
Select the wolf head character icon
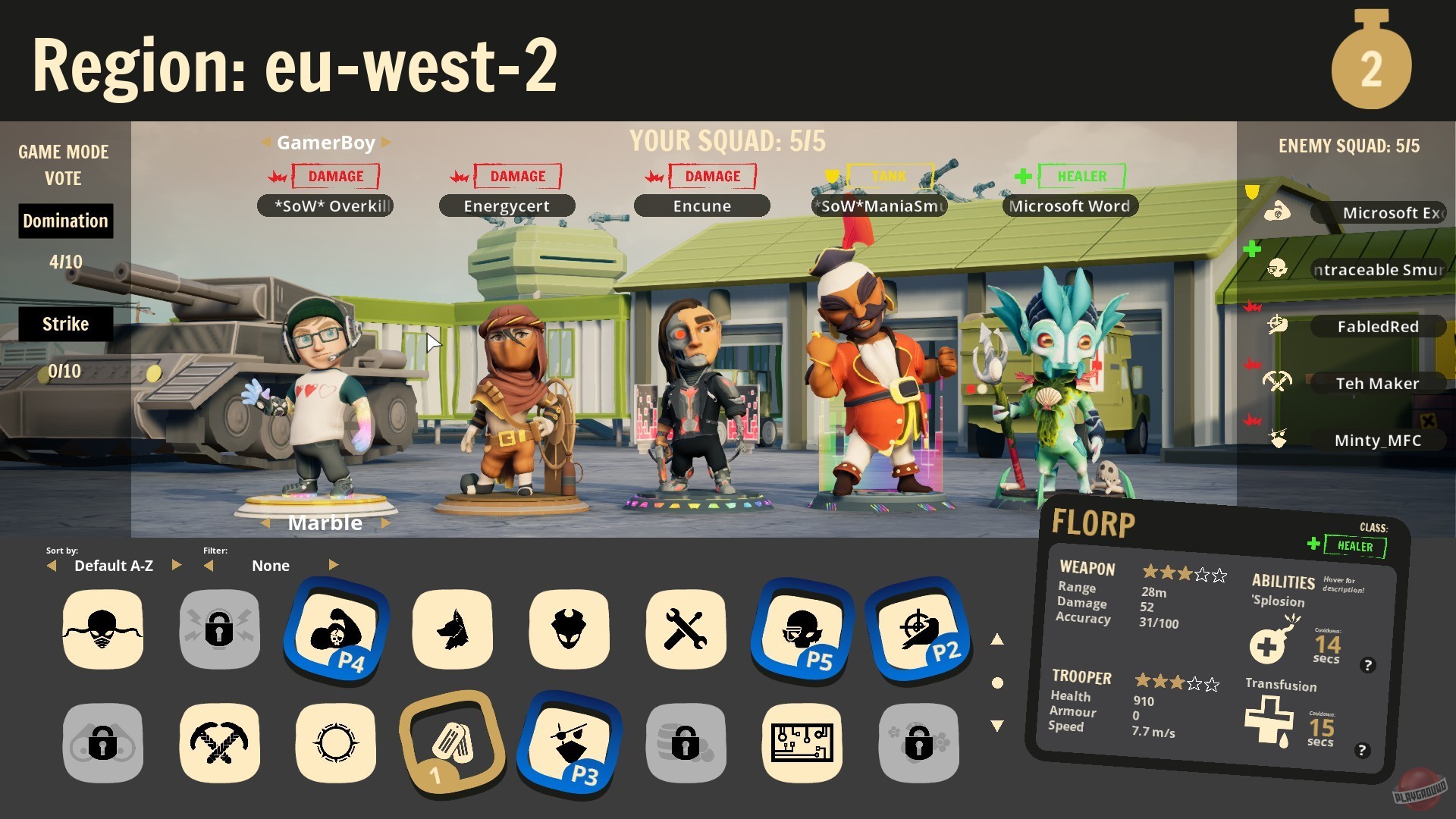point(453,629)
